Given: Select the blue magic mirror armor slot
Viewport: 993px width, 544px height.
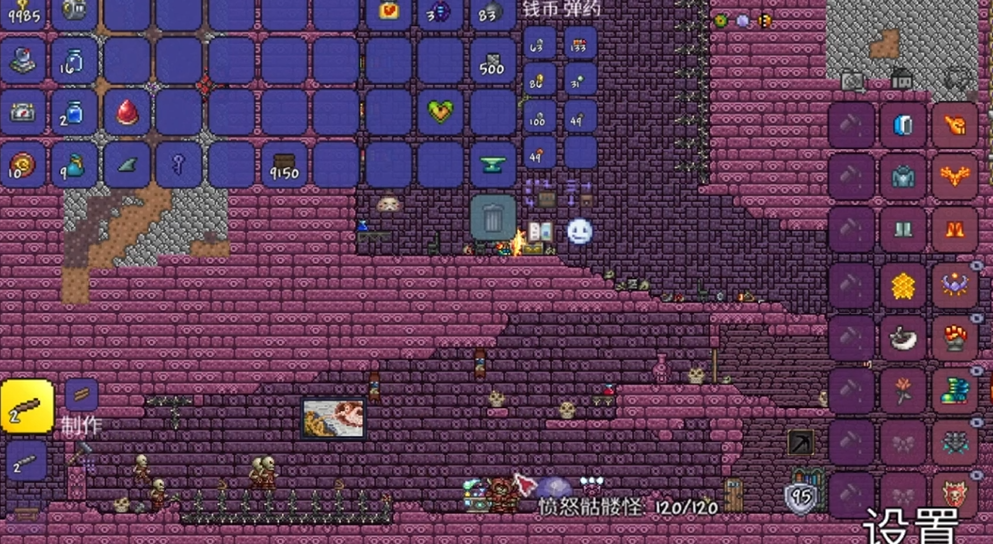Looking at the screenshot, I should [902, 126].
